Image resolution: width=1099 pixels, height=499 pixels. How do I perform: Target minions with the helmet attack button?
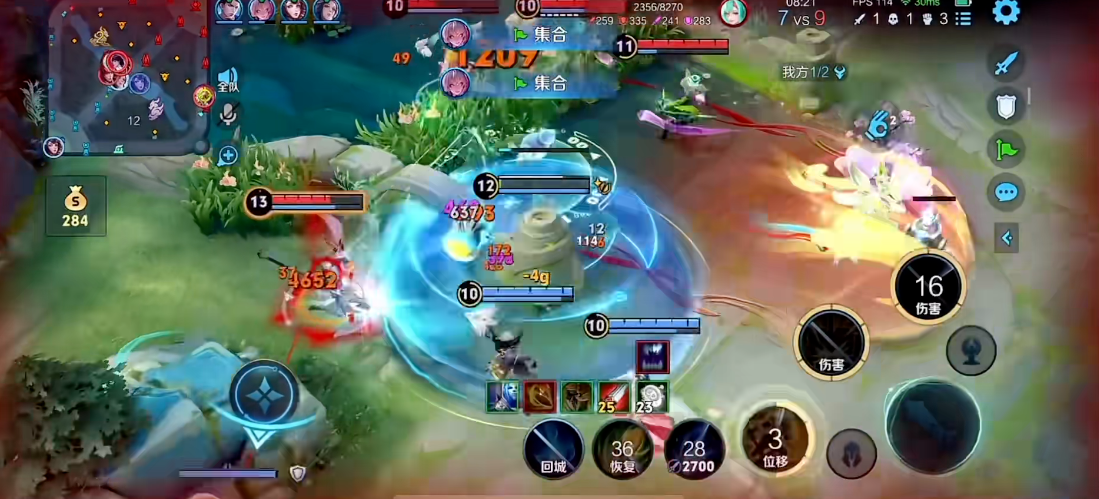click(852, 452)
